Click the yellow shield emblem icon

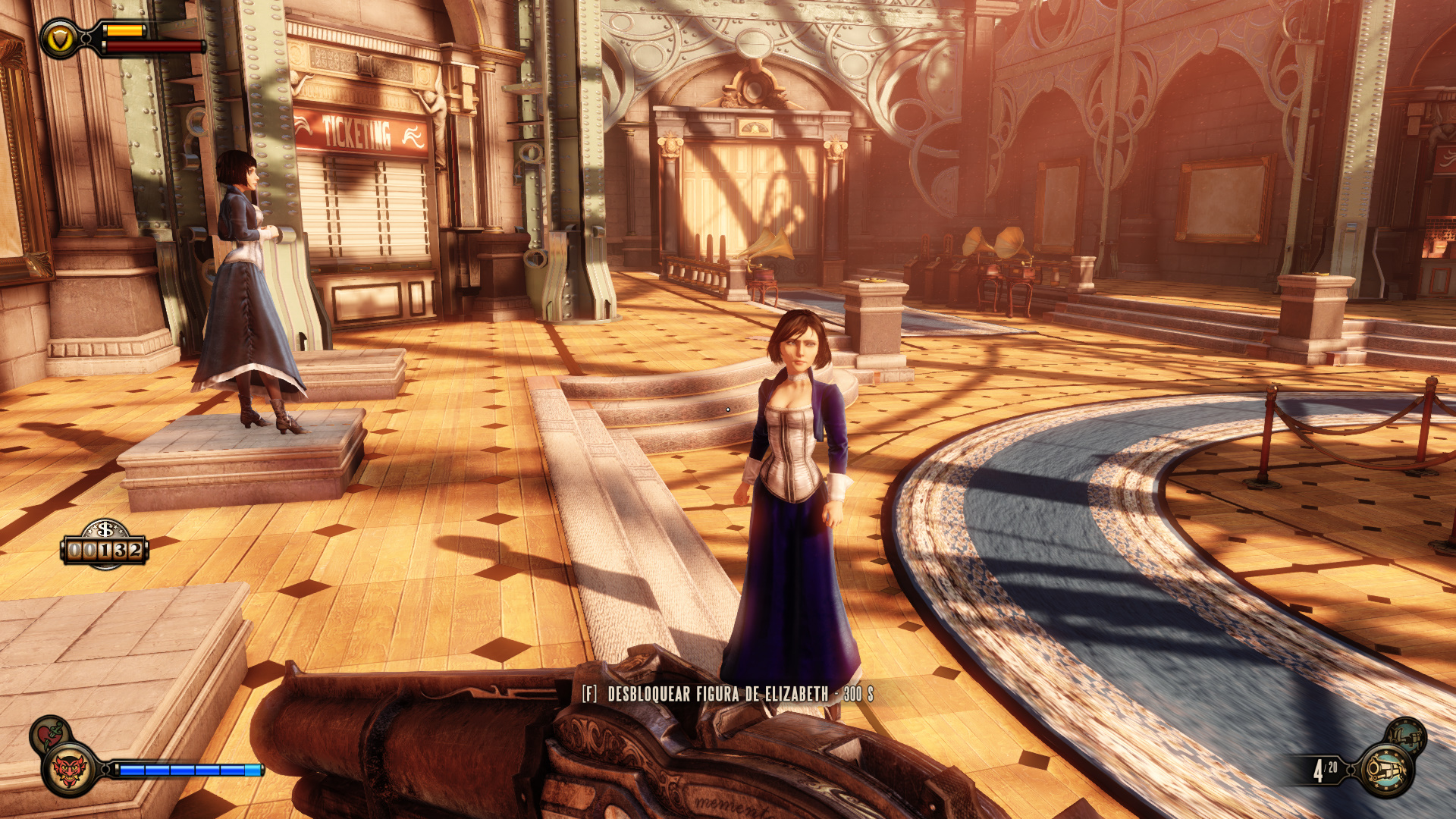click(x=58, y=38)
